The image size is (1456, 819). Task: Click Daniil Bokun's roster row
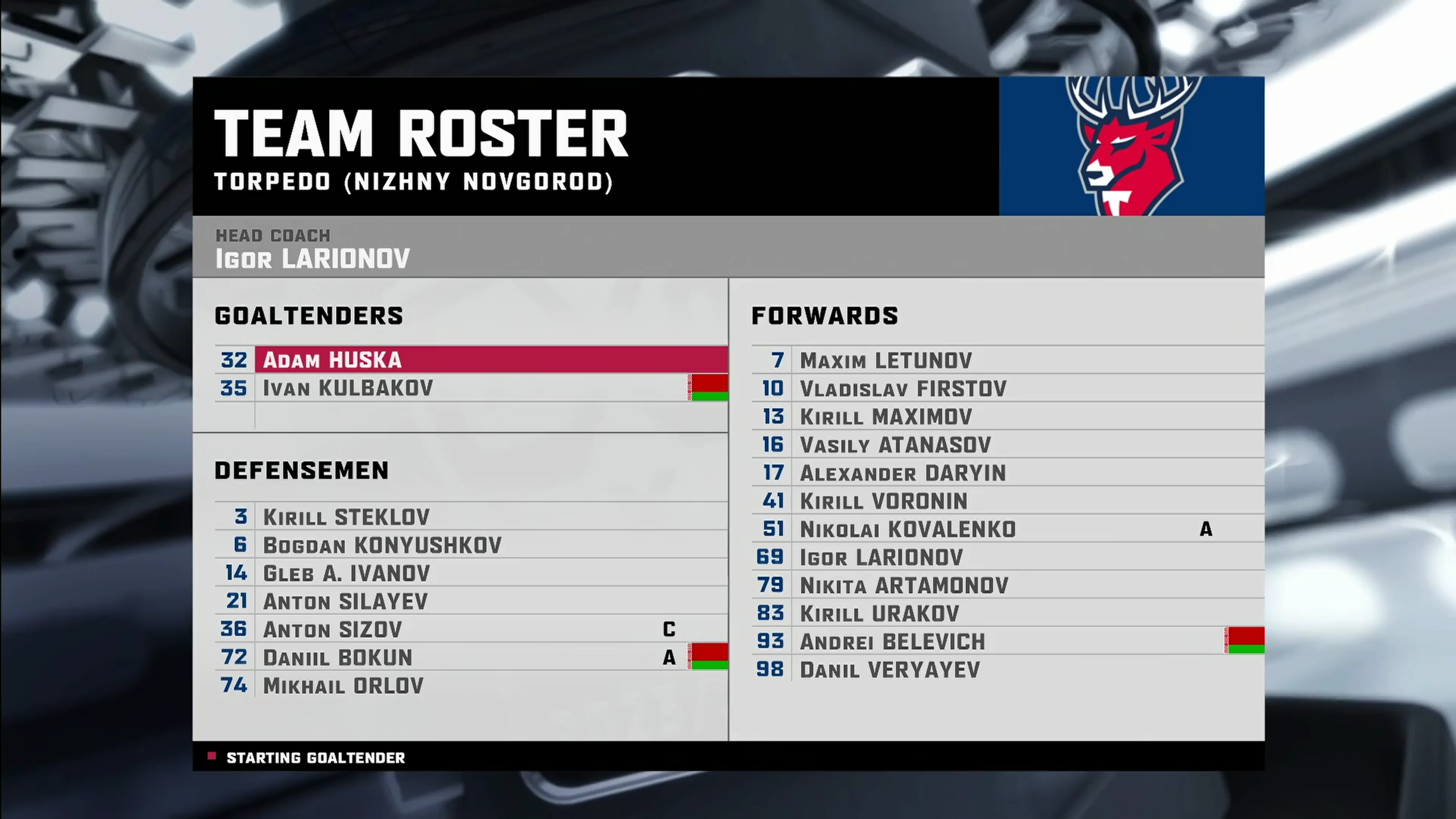pos(337,657)
